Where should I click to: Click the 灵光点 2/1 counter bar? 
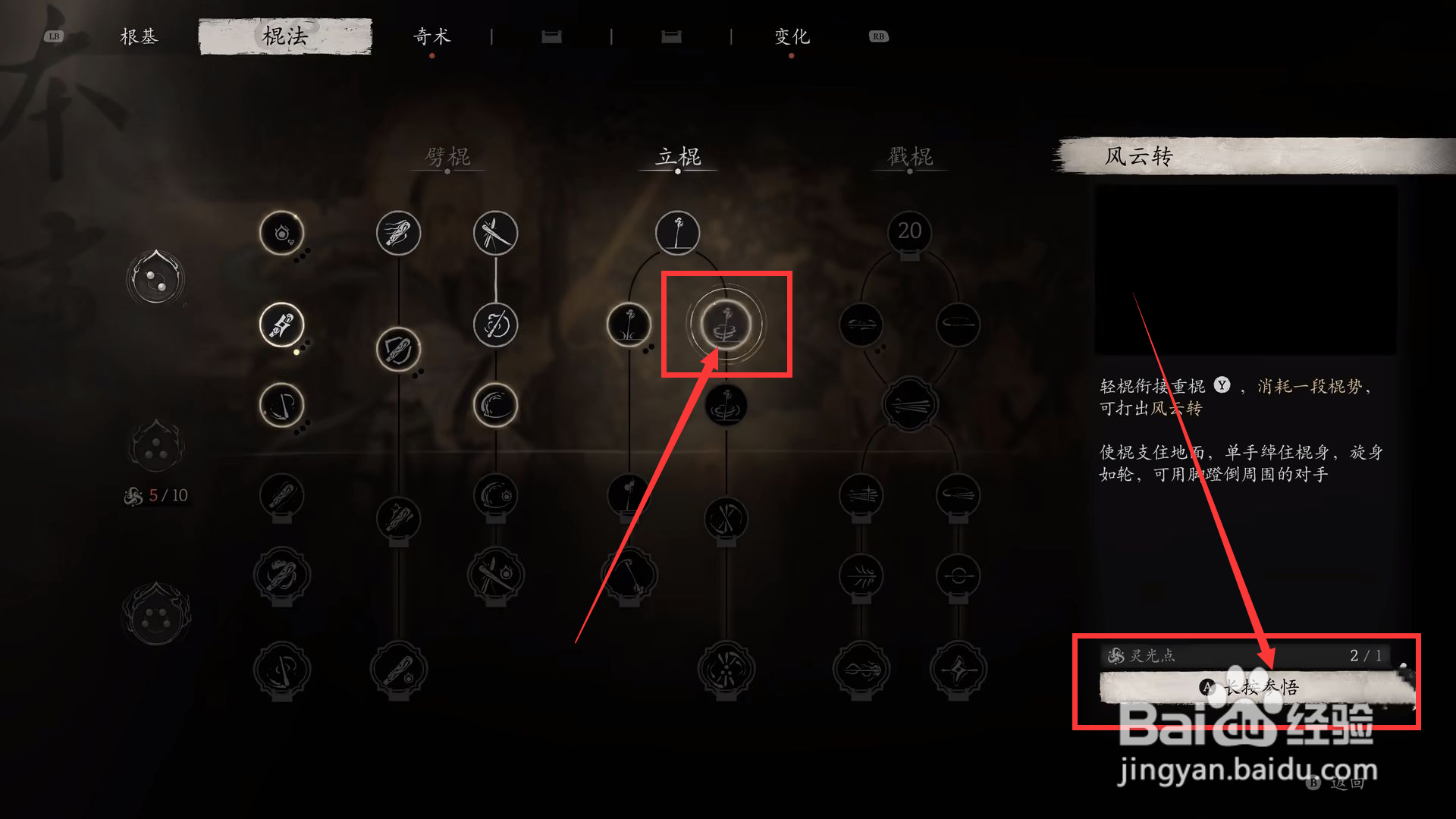(x=1244, y=657)
